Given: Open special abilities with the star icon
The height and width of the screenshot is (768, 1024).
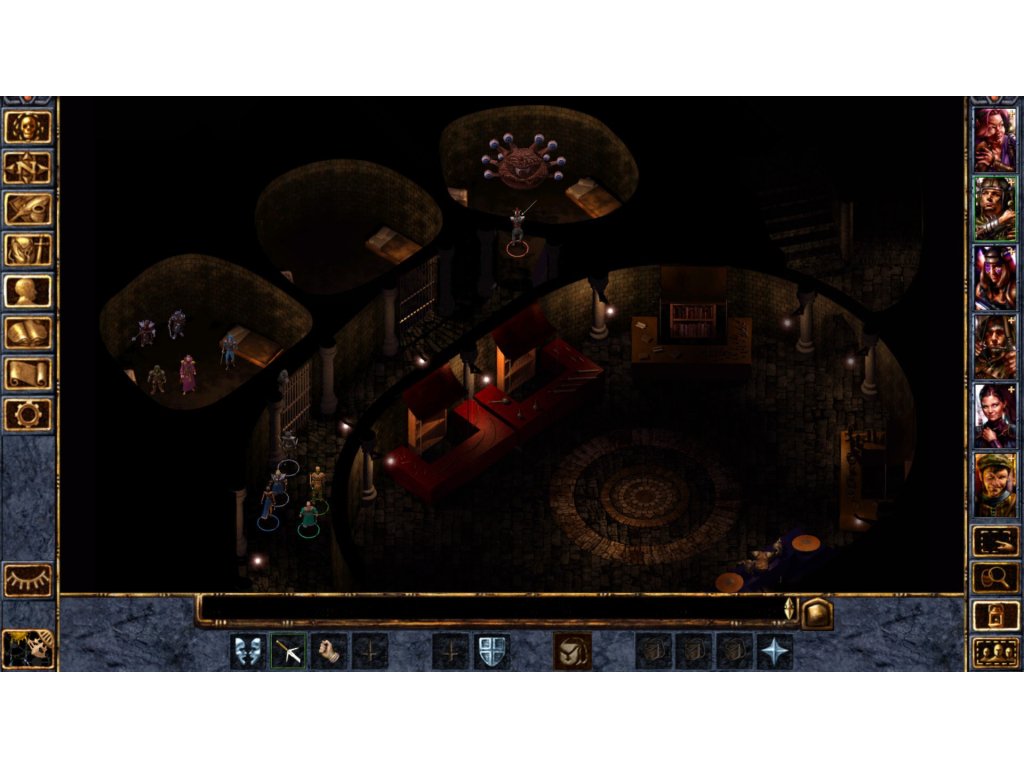Looking at the screenshot, I should coord(775,652).
